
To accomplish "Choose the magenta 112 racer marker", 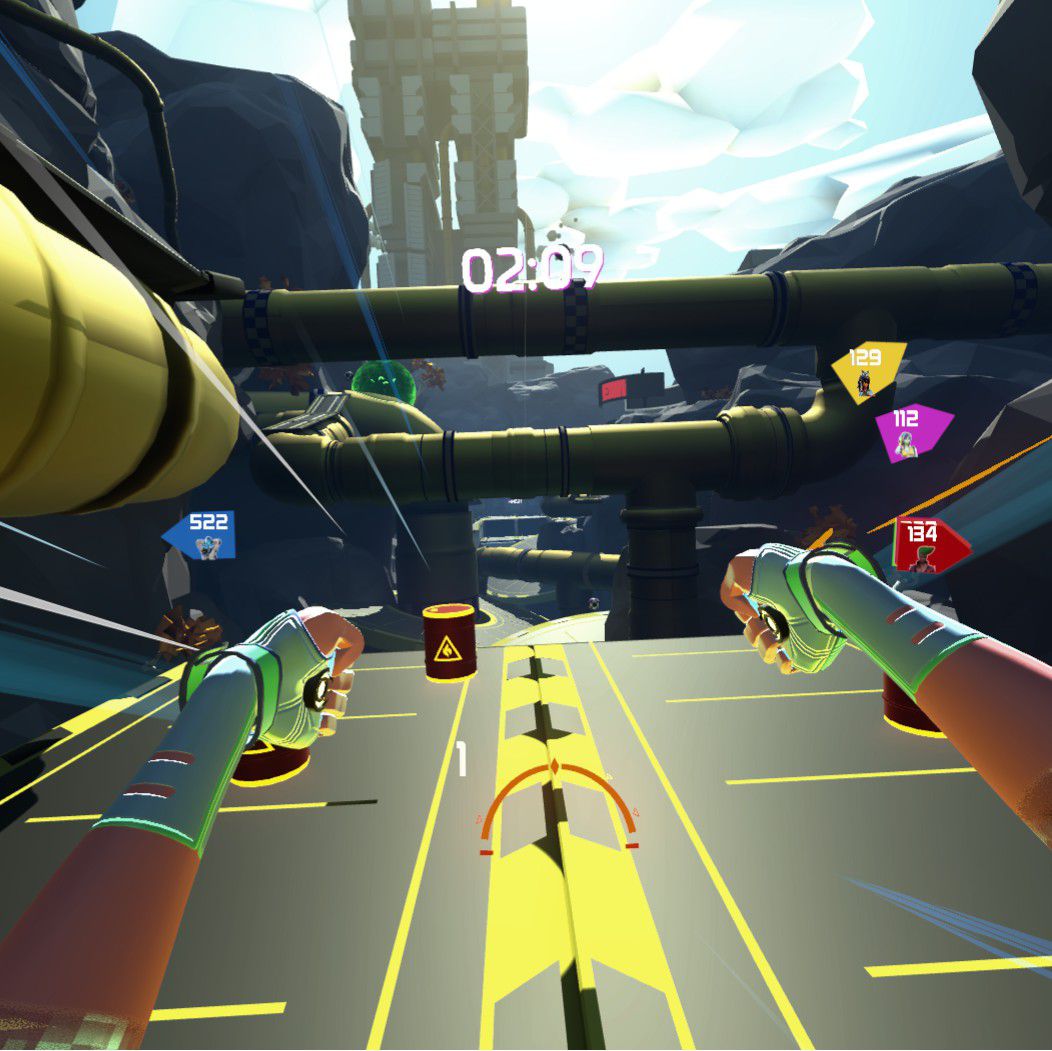I will 909,432.
